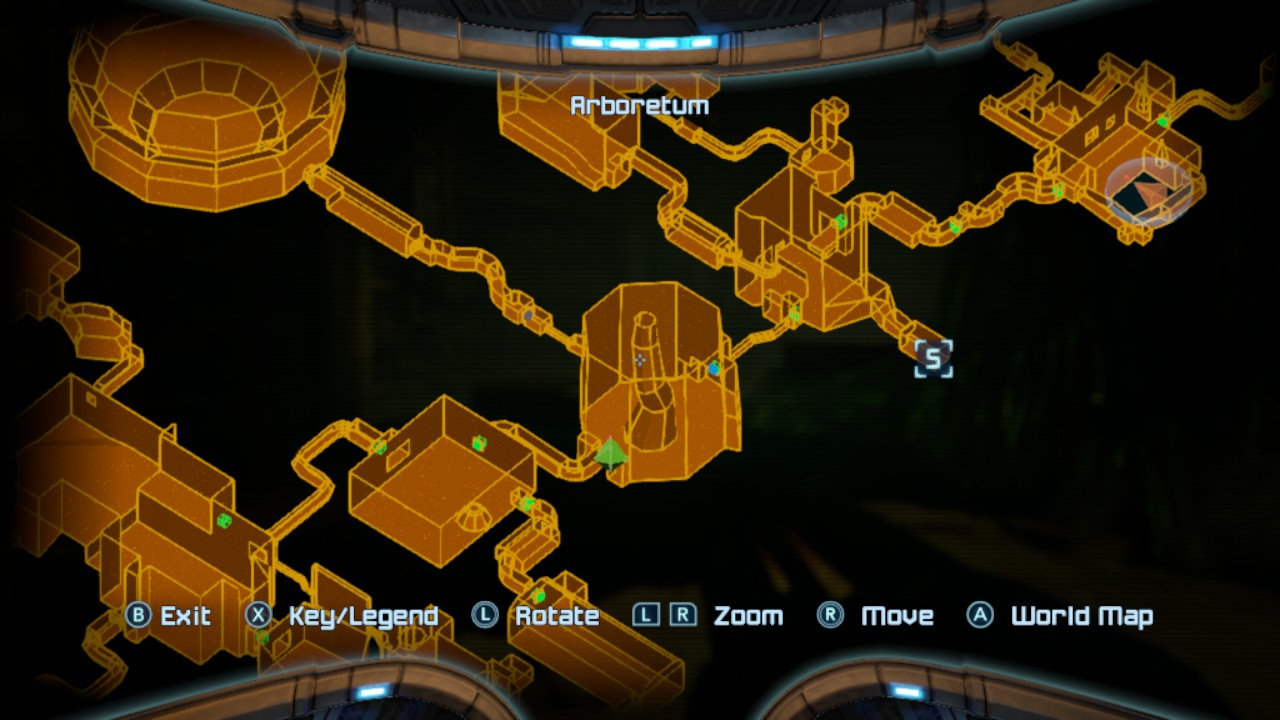Click the orange arrow marker in the circle

1149,191
